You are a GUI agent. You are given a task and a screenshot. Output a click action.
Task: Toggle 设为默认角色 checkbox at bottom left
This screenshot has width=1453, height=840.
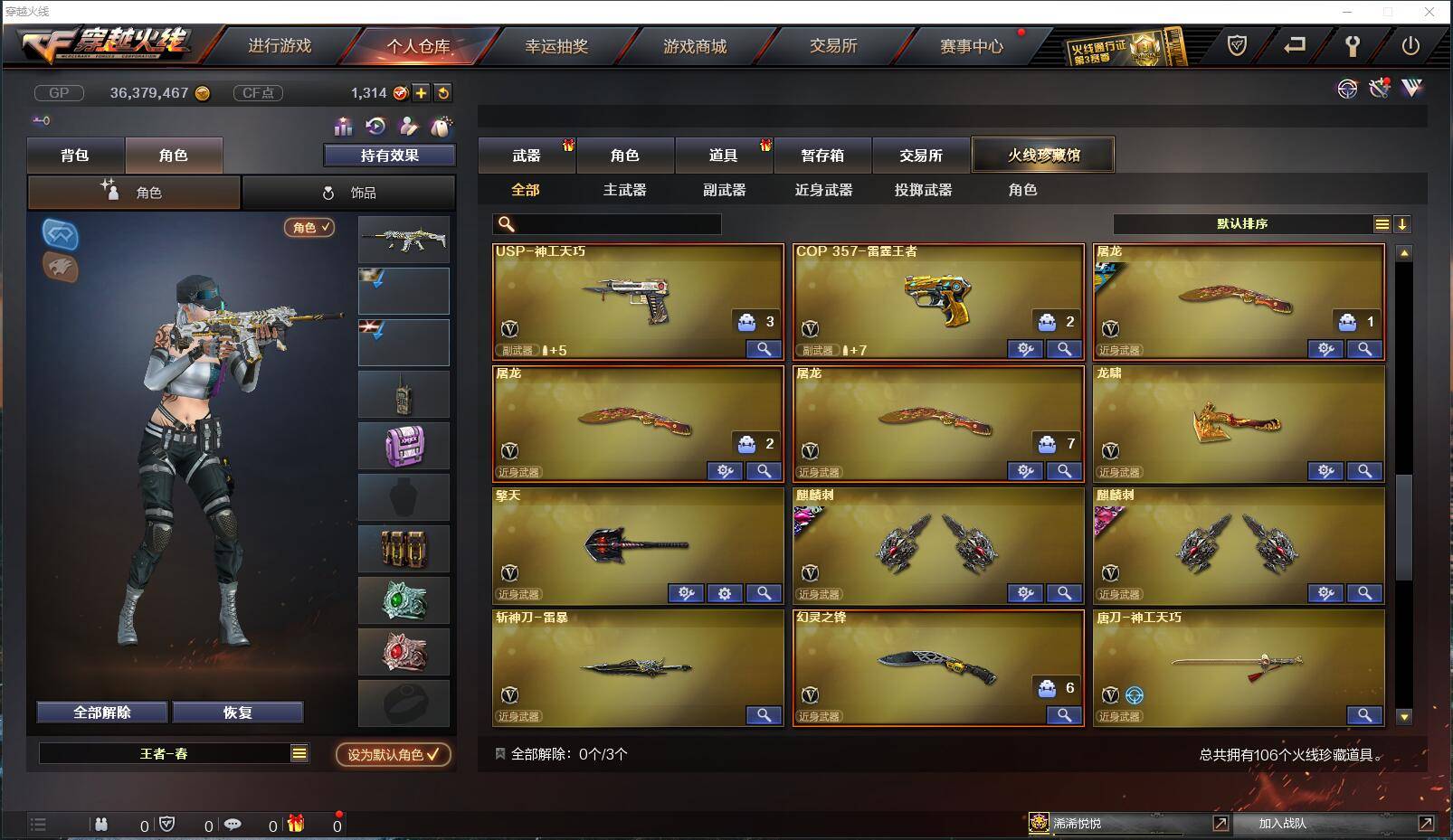point(391,756)
